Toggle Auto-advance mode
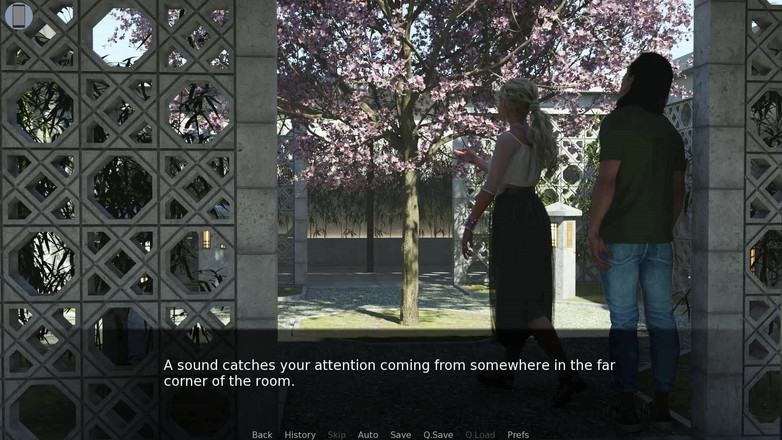782x440 pixels. pos(368,435)
